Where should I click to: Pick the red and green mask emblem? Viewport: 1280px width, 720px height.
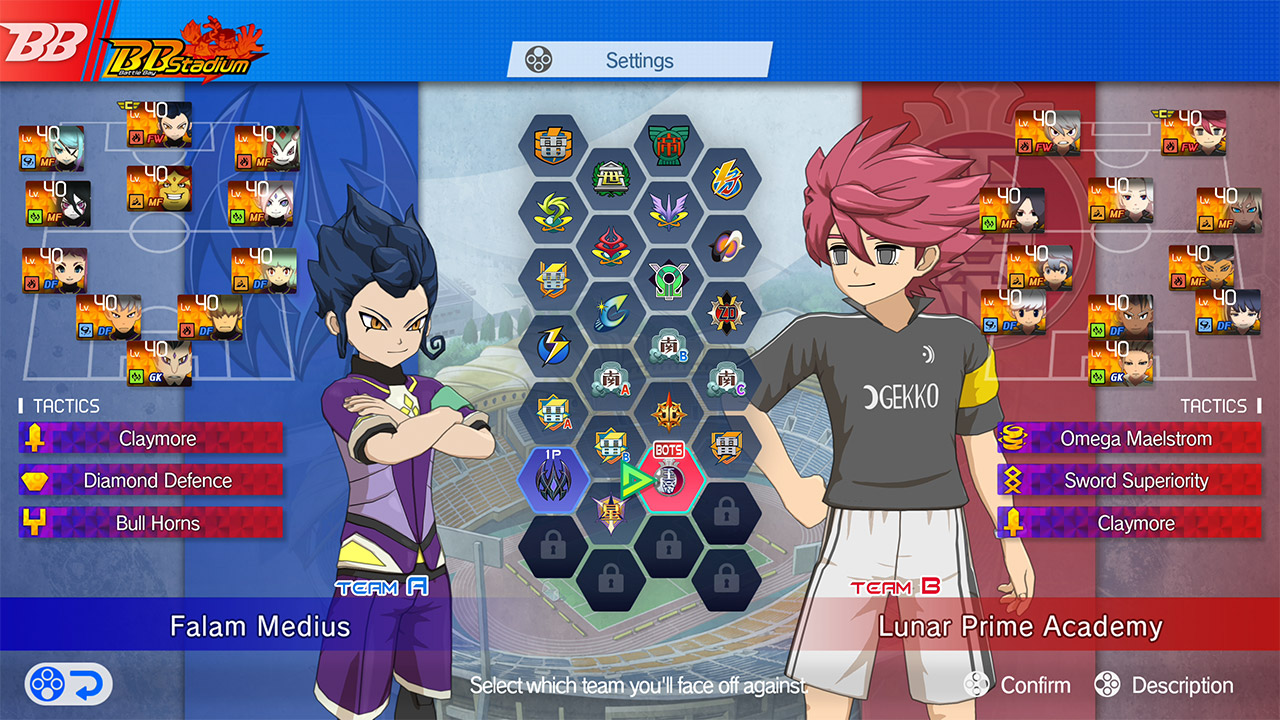(x=611, y=245)
